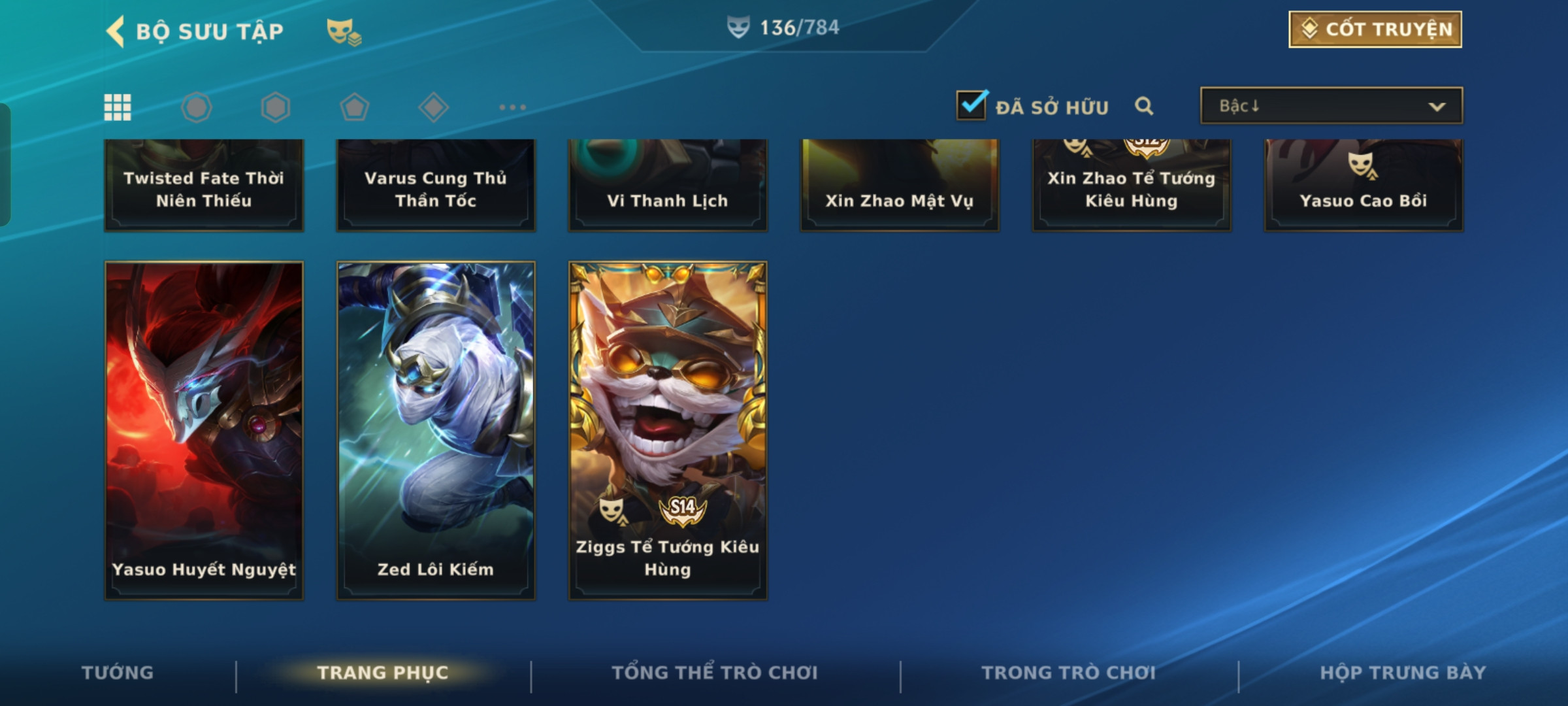
Task: Open the Yasuo Cao Bồi skin card
Action: tap(1364, 186)
